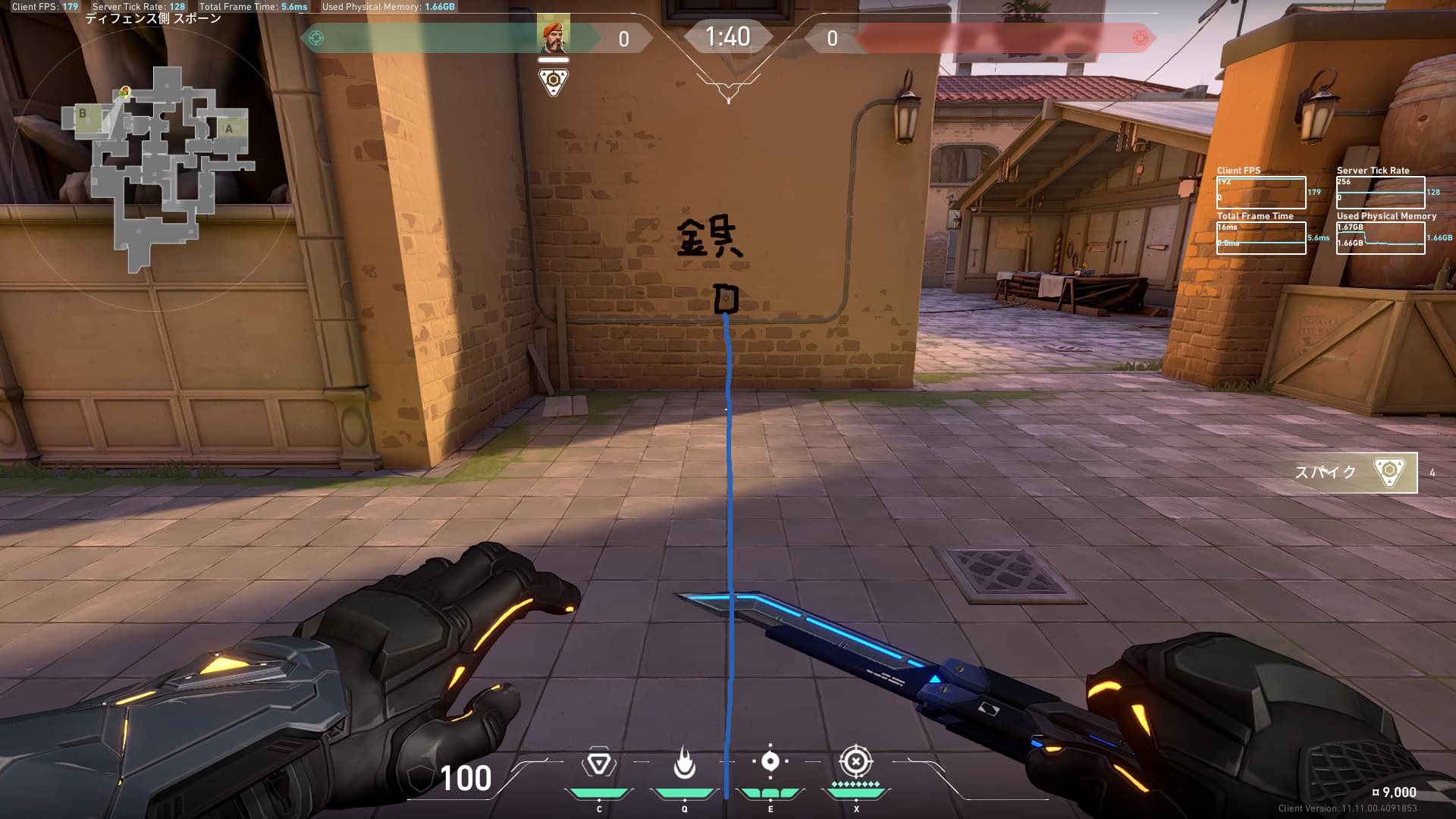The image size is (1456, 819).
Task: Click the Used Physical Memory graph
Action: coord(1380,238)
